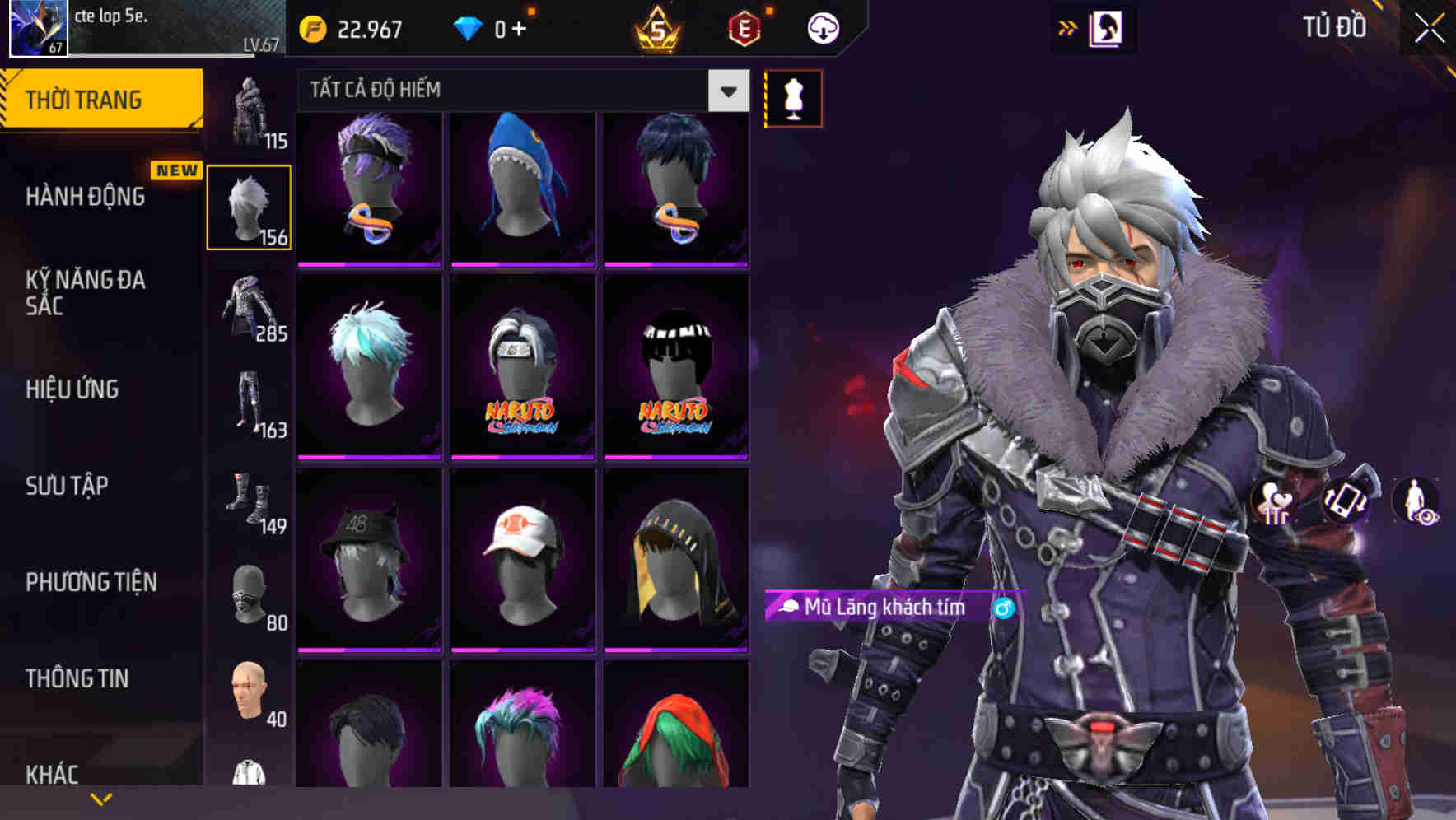Select the hair slot thumbnail showing 156 items
Image resolution: width=1456 pixels, height=820 pixels.
coord(250,206)
